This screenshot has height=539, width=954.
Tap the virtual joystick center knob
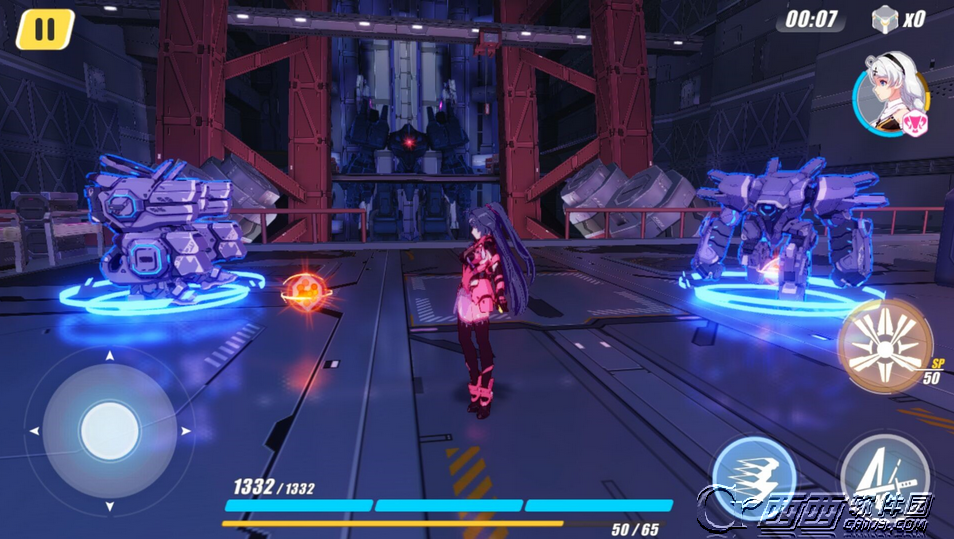[109, 430]
